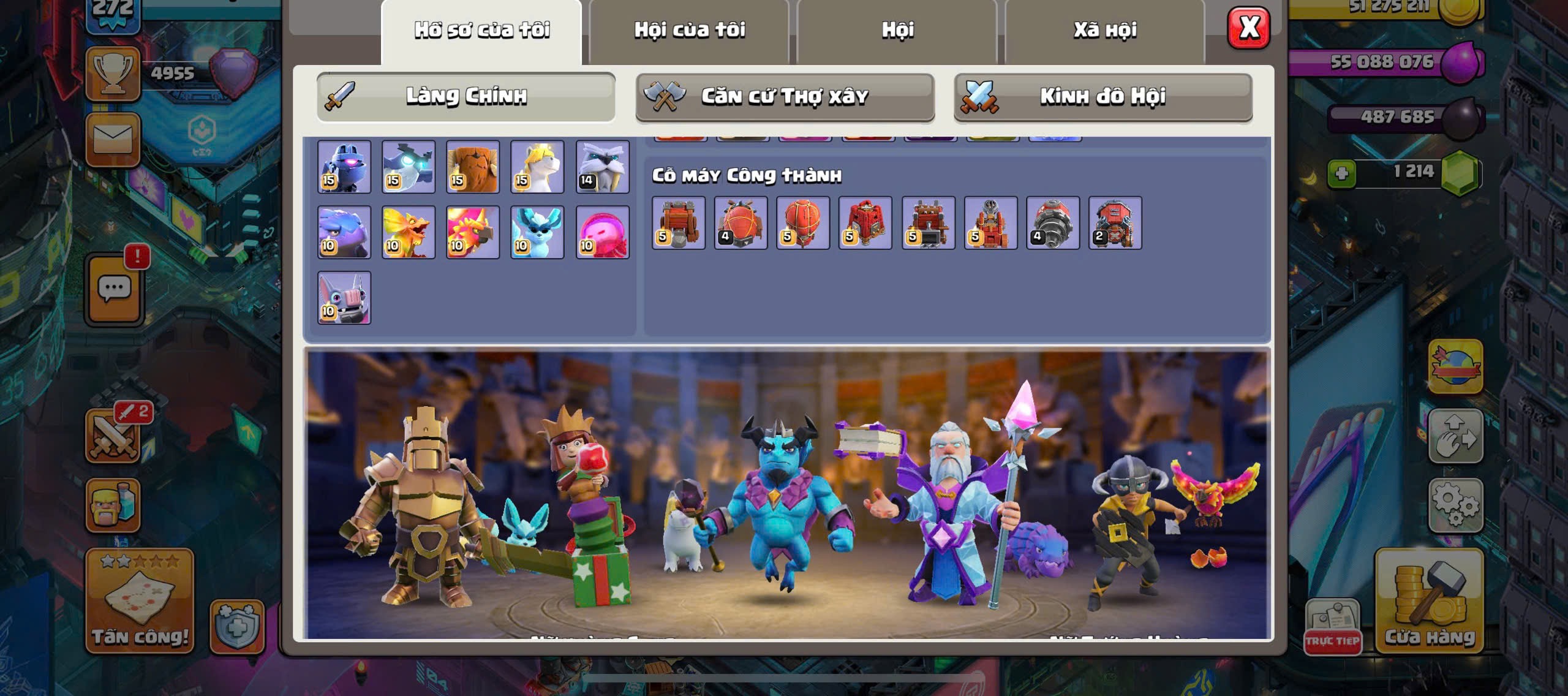Open the Cửa hàng shop
The width and height of the screenshot is (1568, 696).
pos(1430,600)
